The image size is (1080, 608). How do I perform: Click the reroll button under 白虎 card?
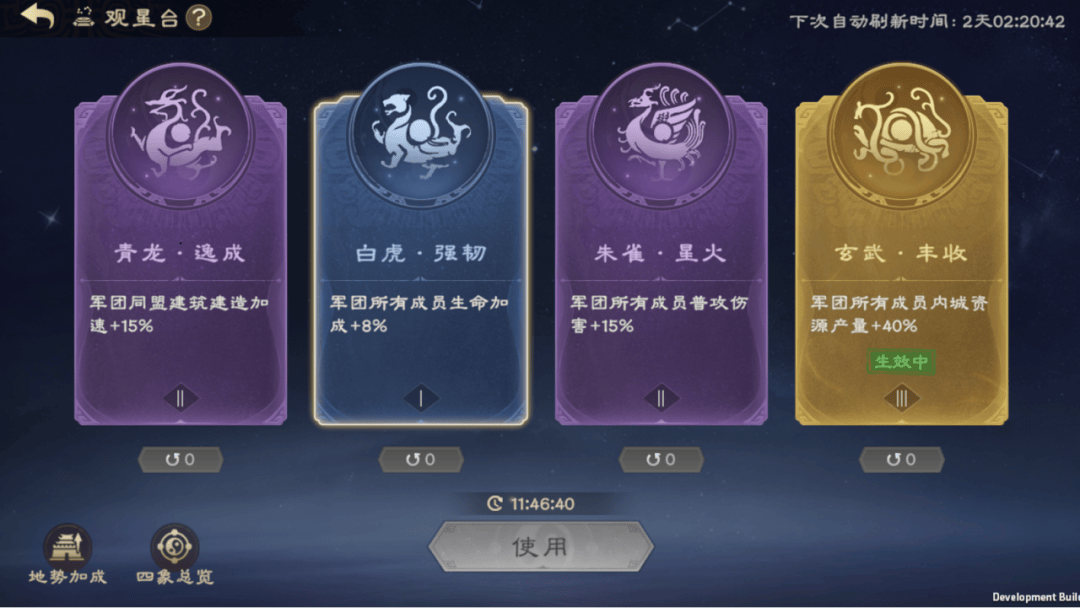(x=421, y=460)
